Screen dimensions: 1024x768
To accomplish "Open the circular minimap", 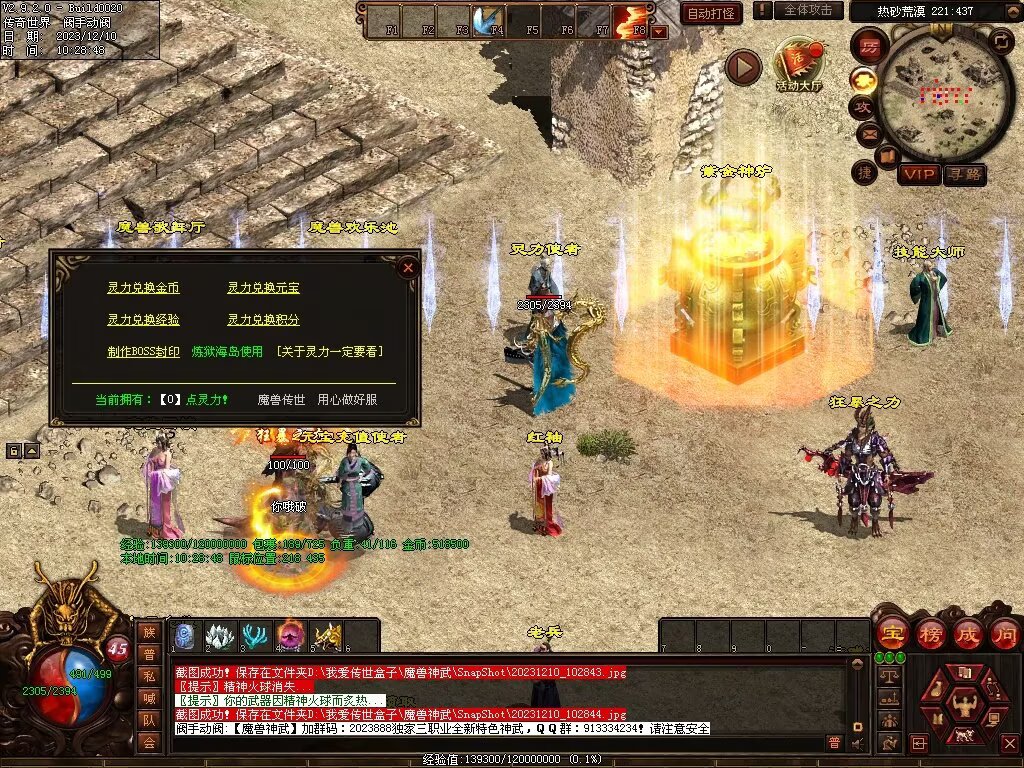I will (x=931, y=95).
